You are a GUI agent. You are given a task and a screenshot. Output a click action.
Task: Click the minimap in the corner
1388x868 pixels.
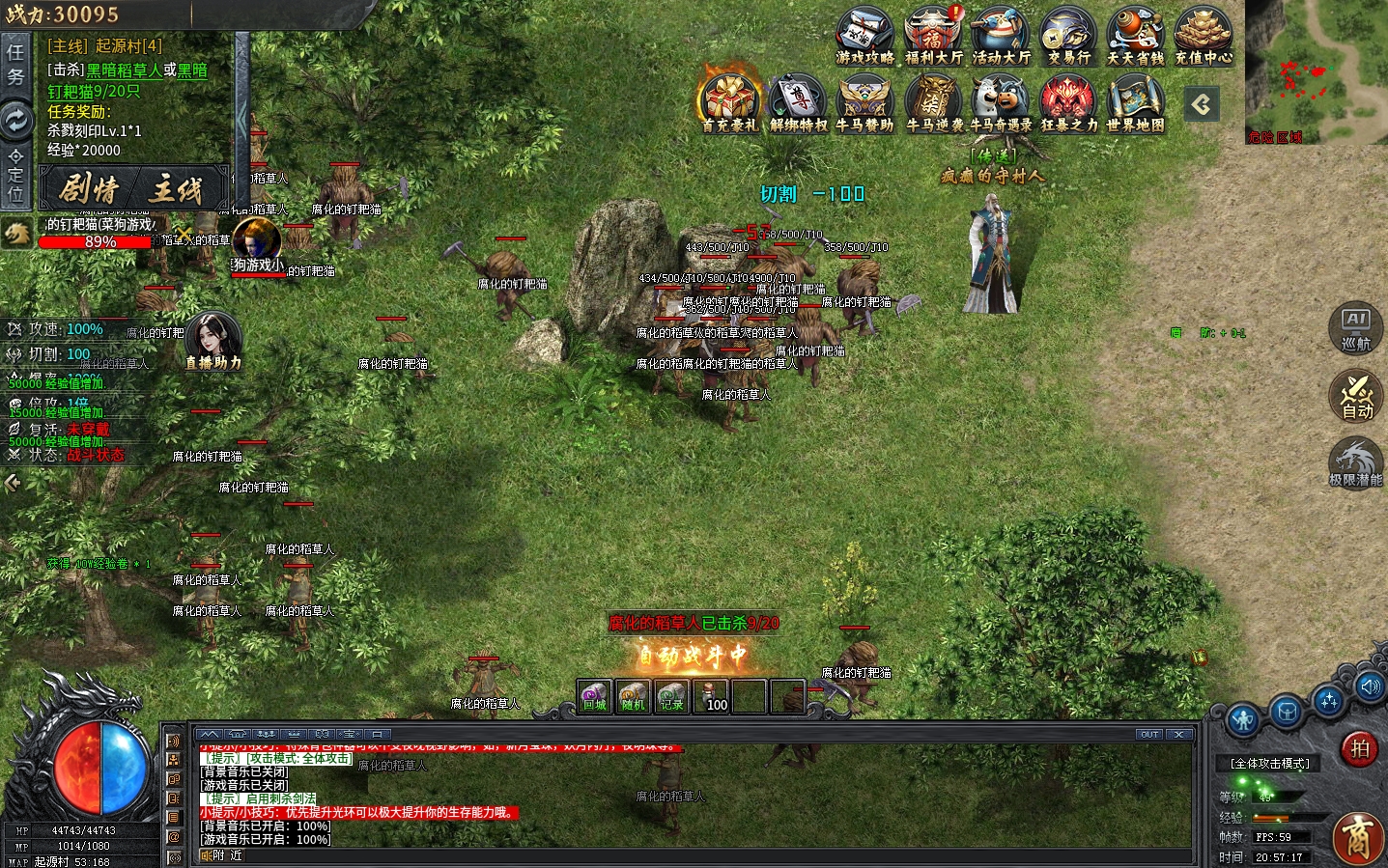(1316, 68)
